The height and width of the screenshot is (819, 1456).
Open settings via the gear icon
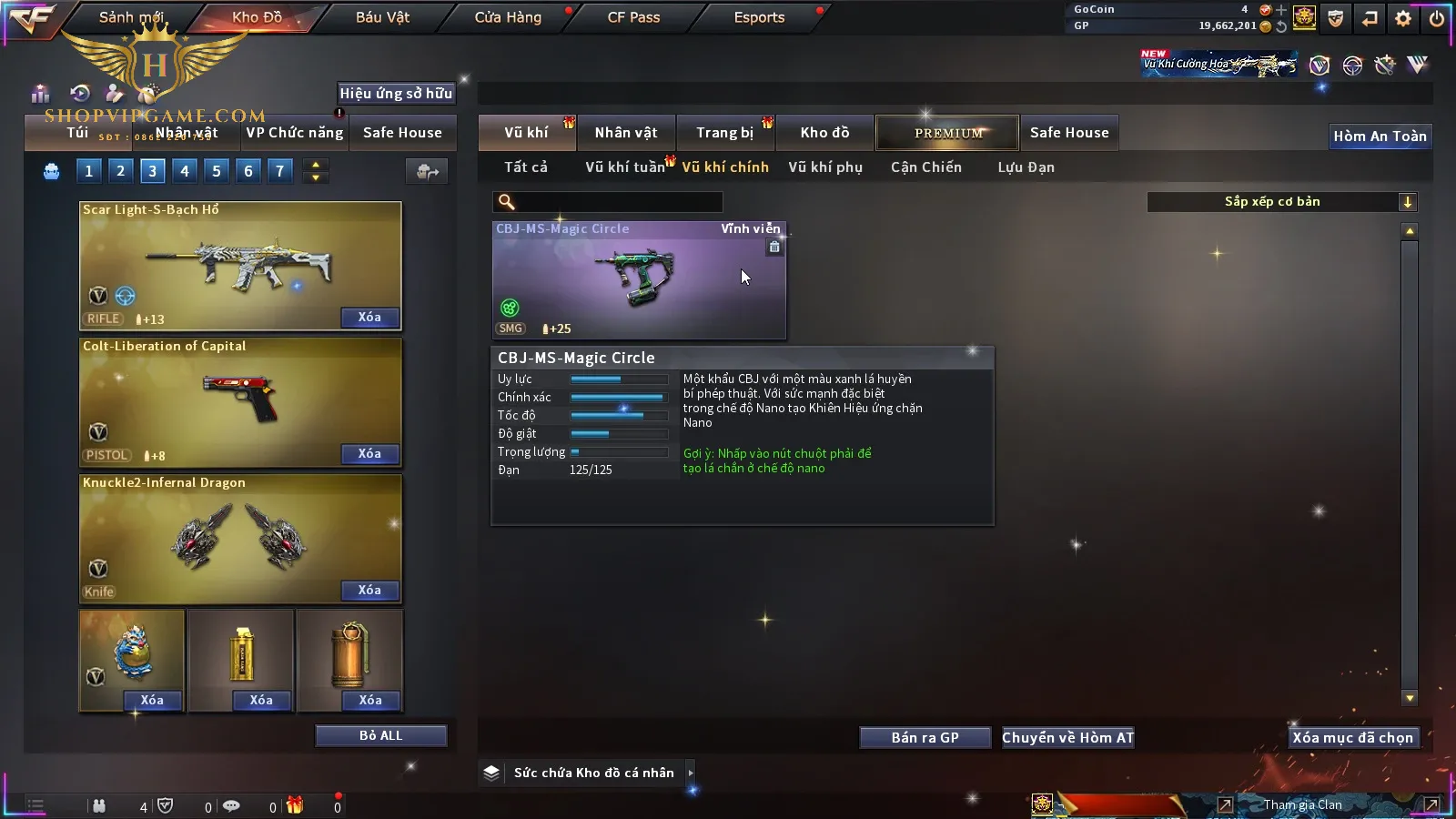pos(1403,18)
